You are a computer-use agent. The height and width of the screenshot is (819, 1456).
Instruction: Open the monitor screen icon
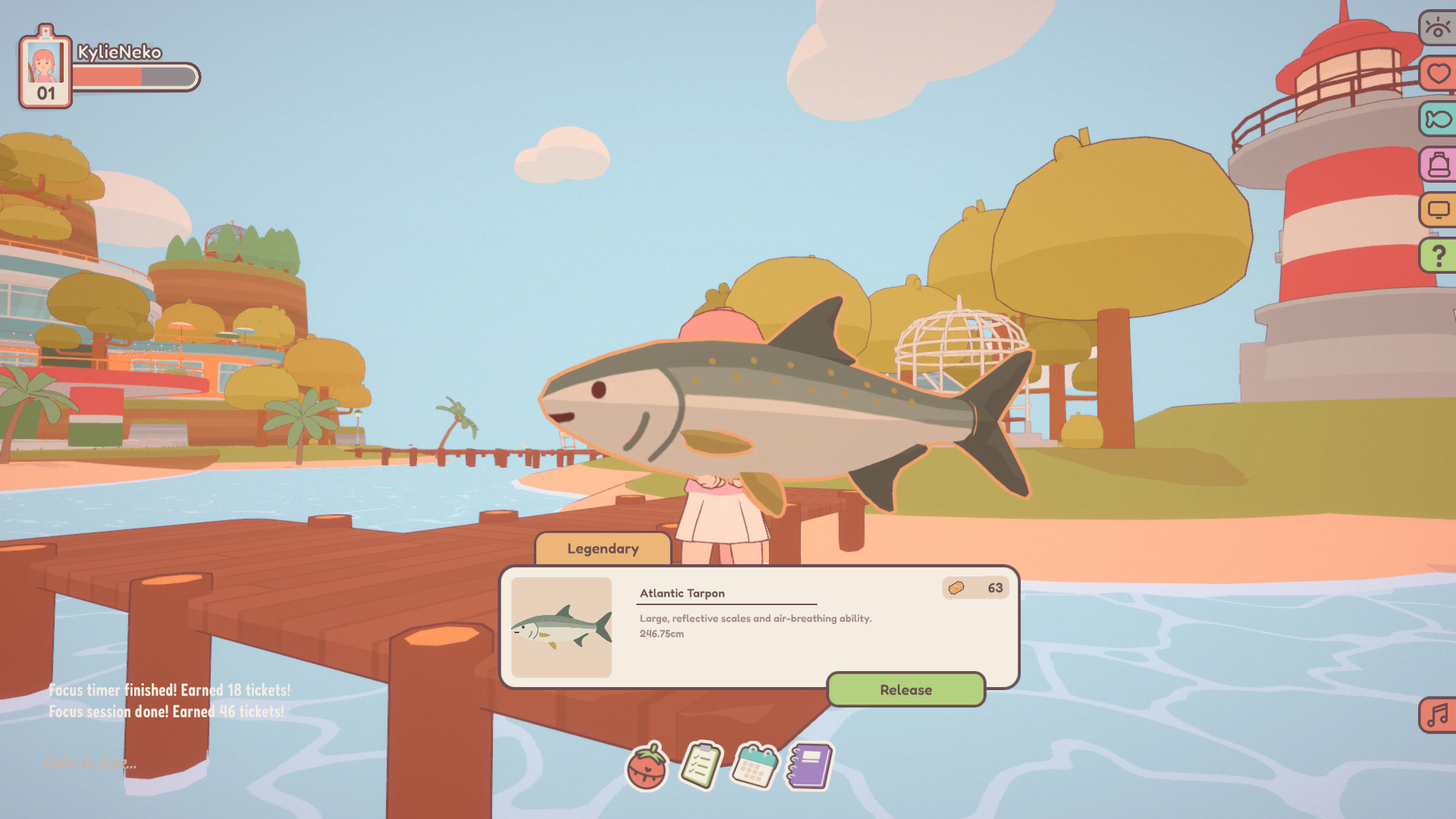point(1438,210)
